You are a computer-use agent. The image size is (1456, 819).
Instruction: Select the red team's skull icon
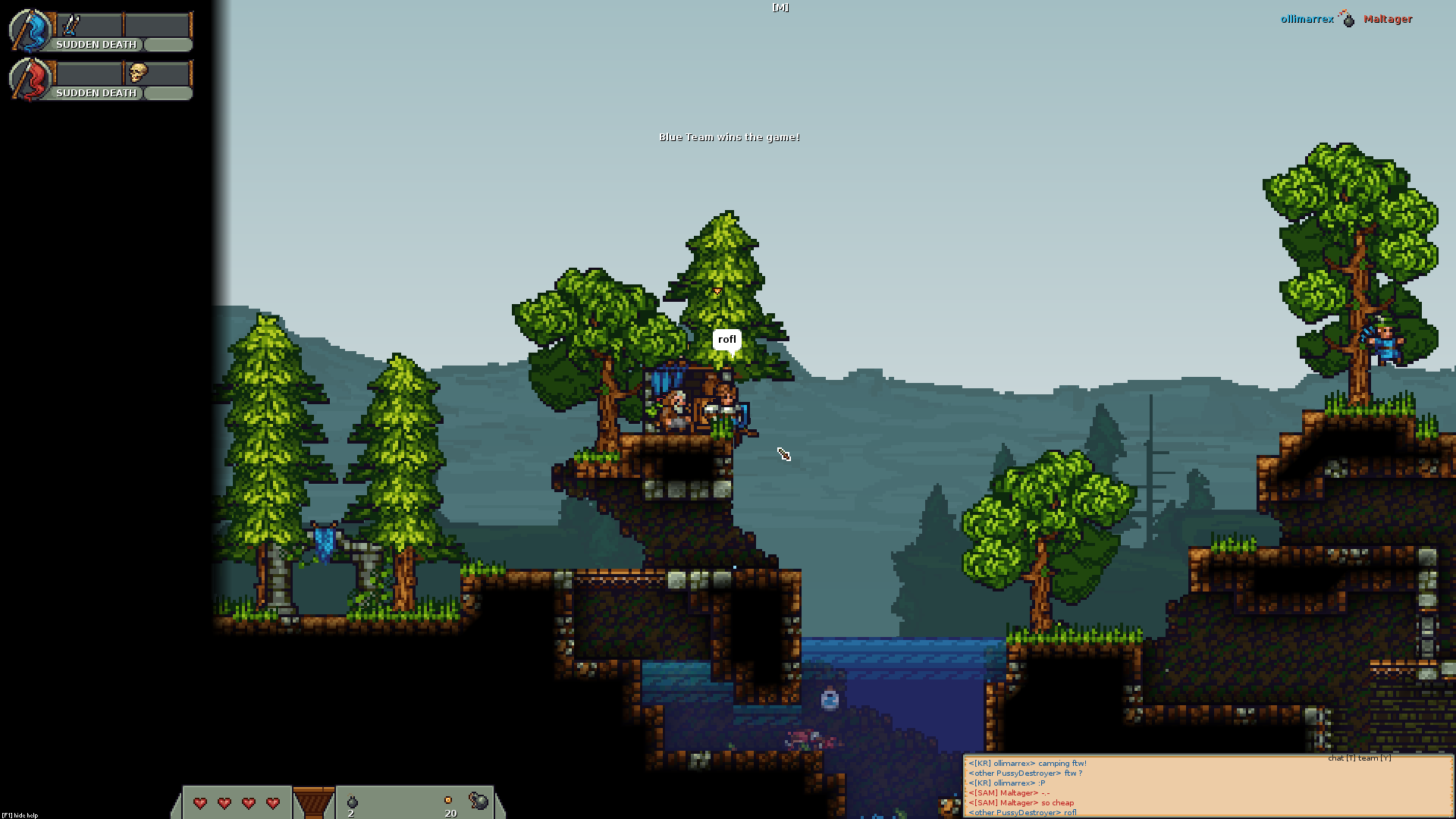pyautogui.click(x=137, y=73)
